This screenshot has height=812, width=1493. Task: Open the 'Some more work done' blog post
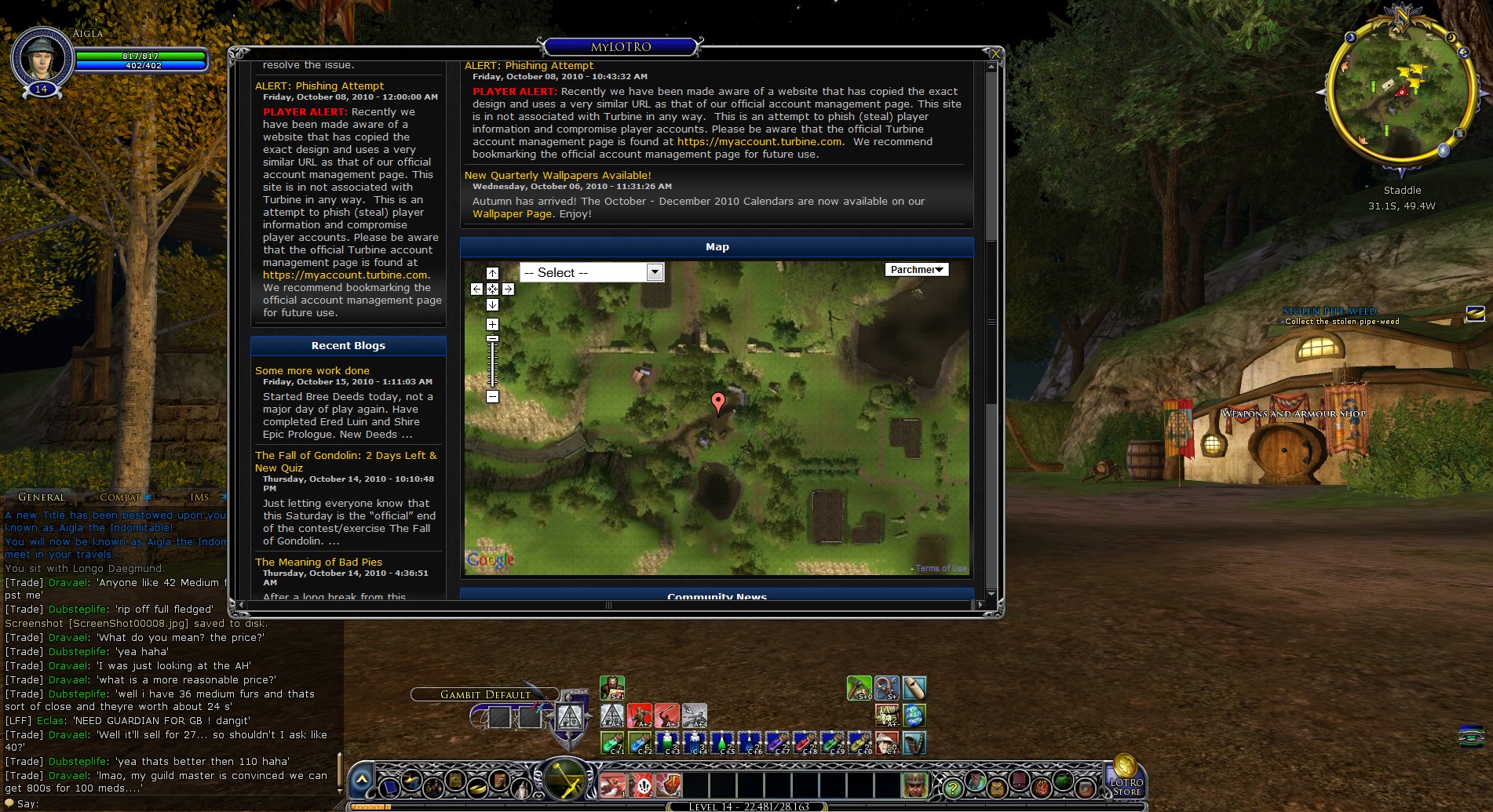pos(312,370)
